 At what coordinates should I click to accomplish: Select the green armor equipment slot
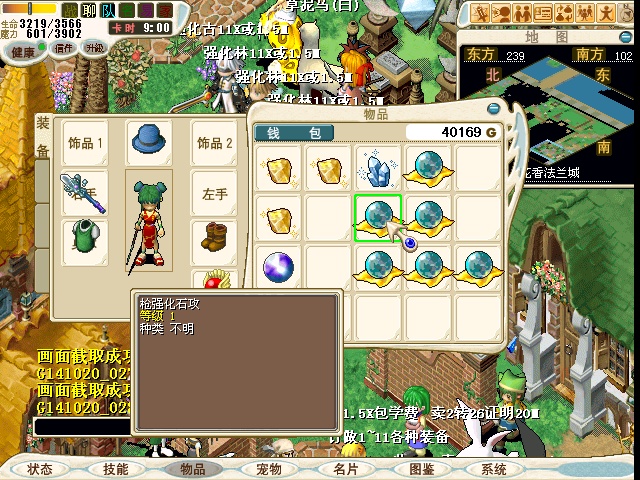(86, 239)
